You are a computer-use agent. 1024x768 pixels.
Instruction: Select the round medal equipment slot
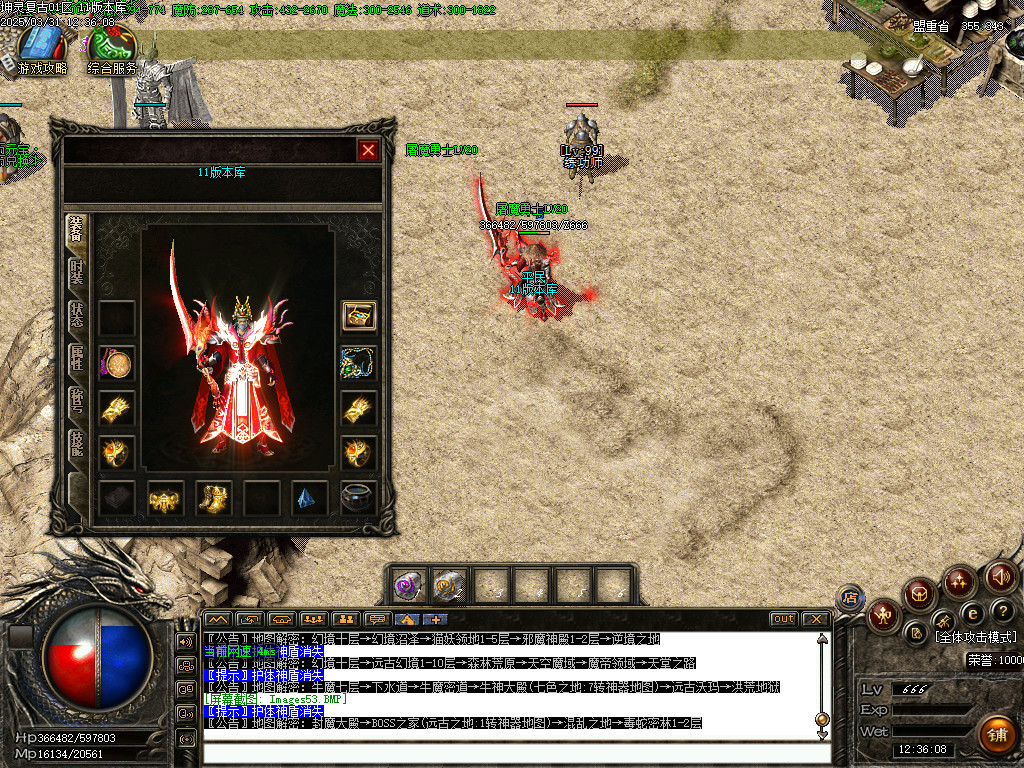pyautogui.click(x=117, y=363)
